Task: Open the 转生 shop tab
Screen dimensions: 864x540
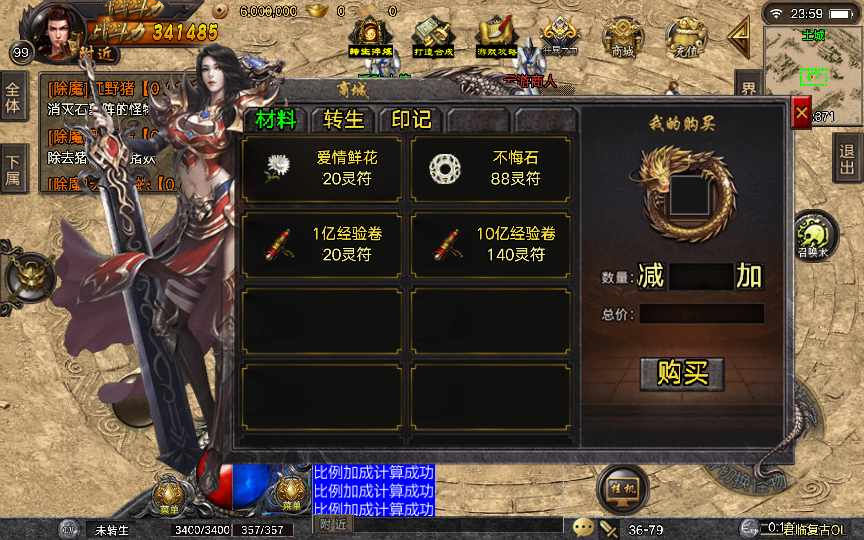Action: tap(344, 119)
